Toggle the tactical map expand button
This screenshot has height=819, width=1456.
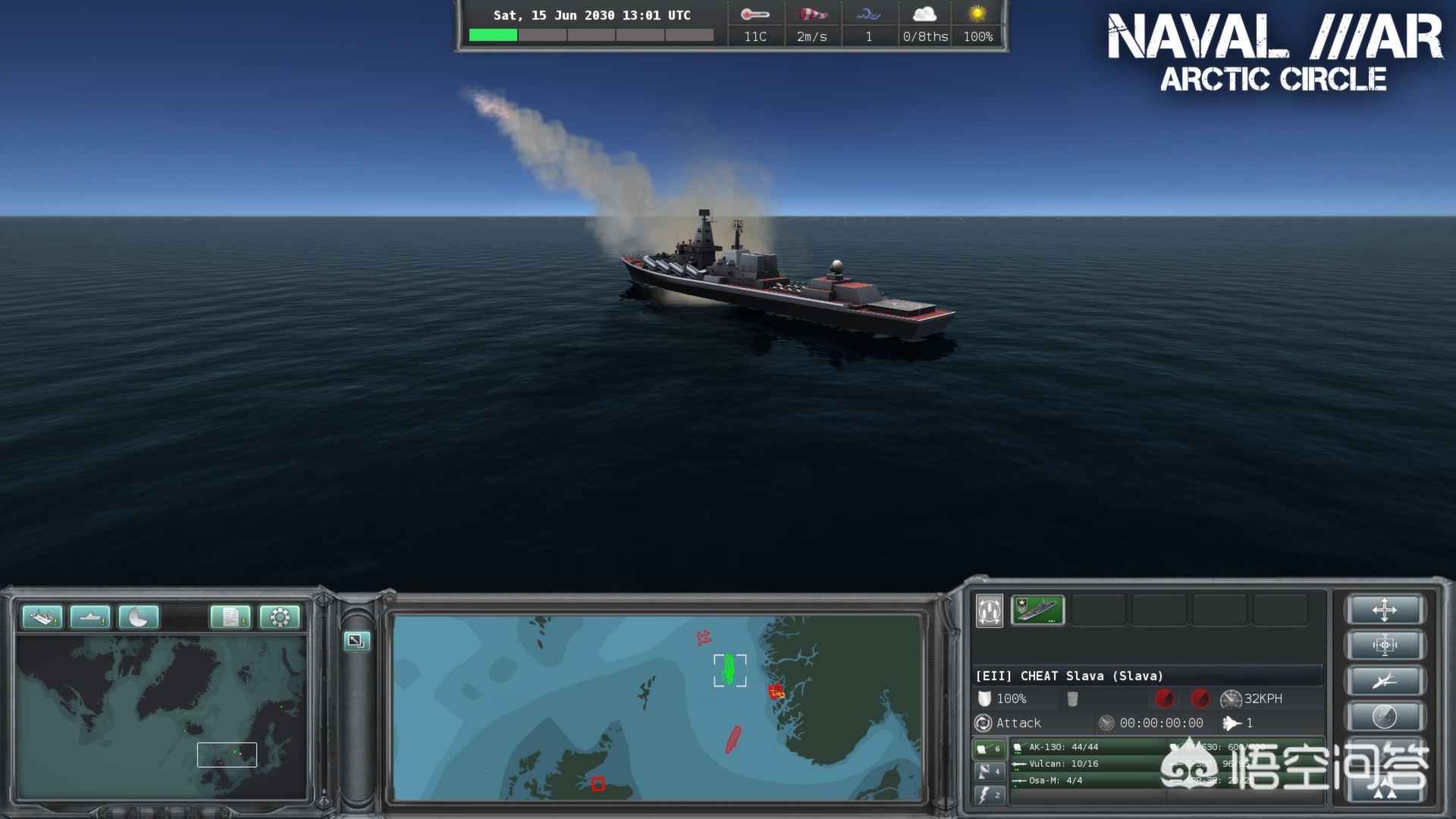click(356, 641)
